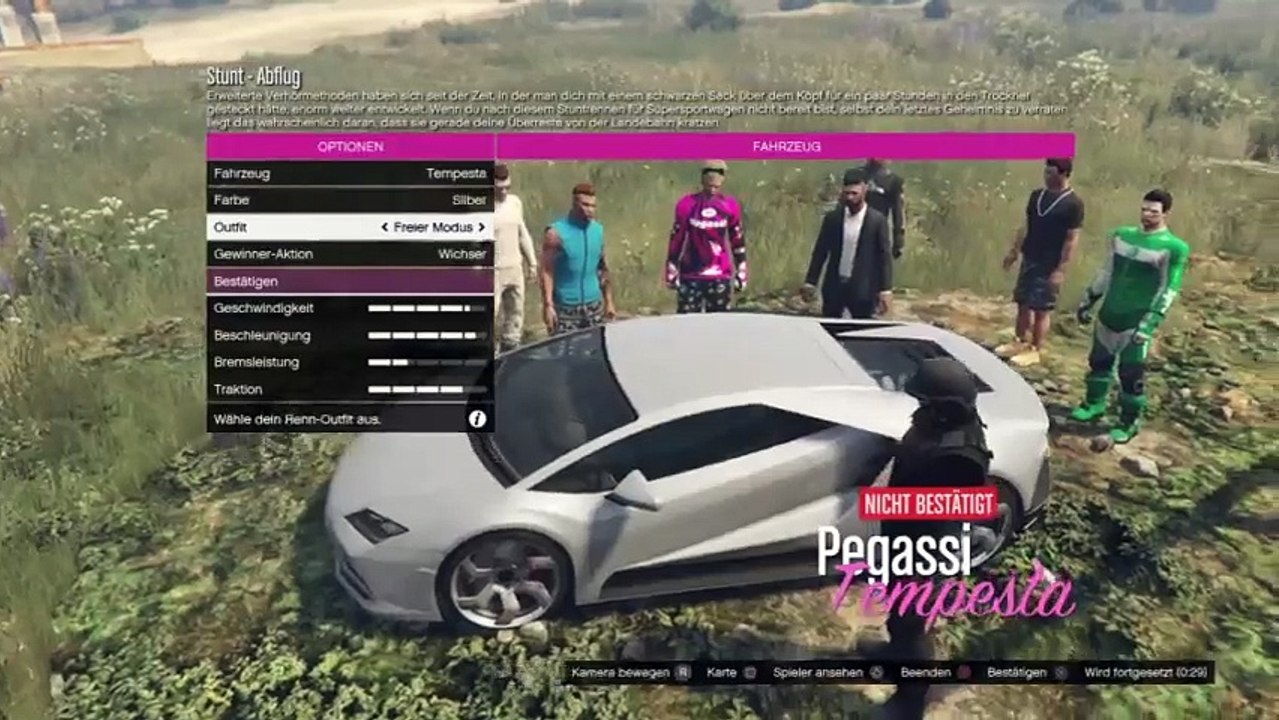Cycle Outfit with the right arrow
The width and height of the screenshot is (1279, 720).
tap(481, 228)
